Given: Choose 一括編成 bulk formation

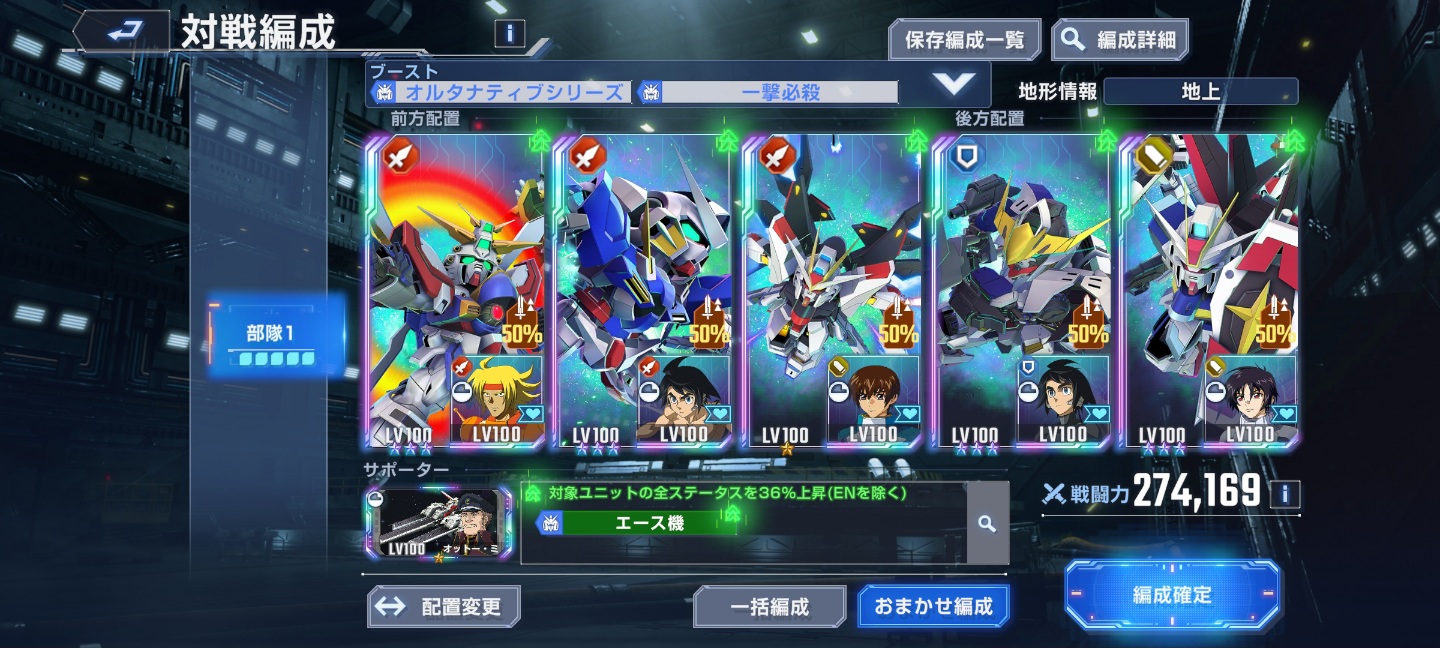Looking at the screenshot, I should tap(769, 606).
